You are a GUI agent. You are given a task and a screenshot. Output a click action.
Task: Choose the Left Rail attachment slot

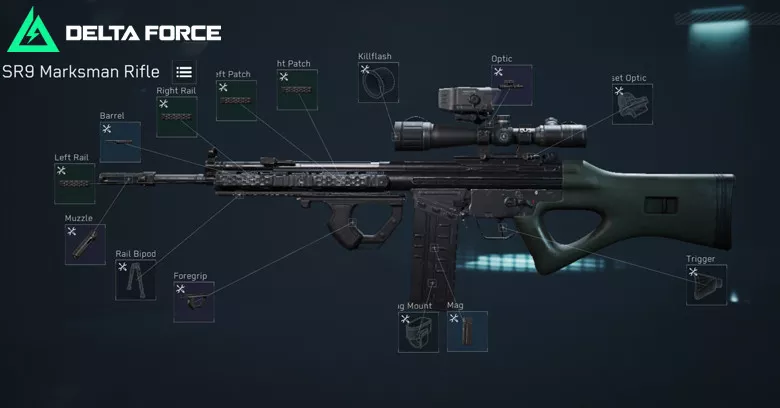click(x=75, y=184)
